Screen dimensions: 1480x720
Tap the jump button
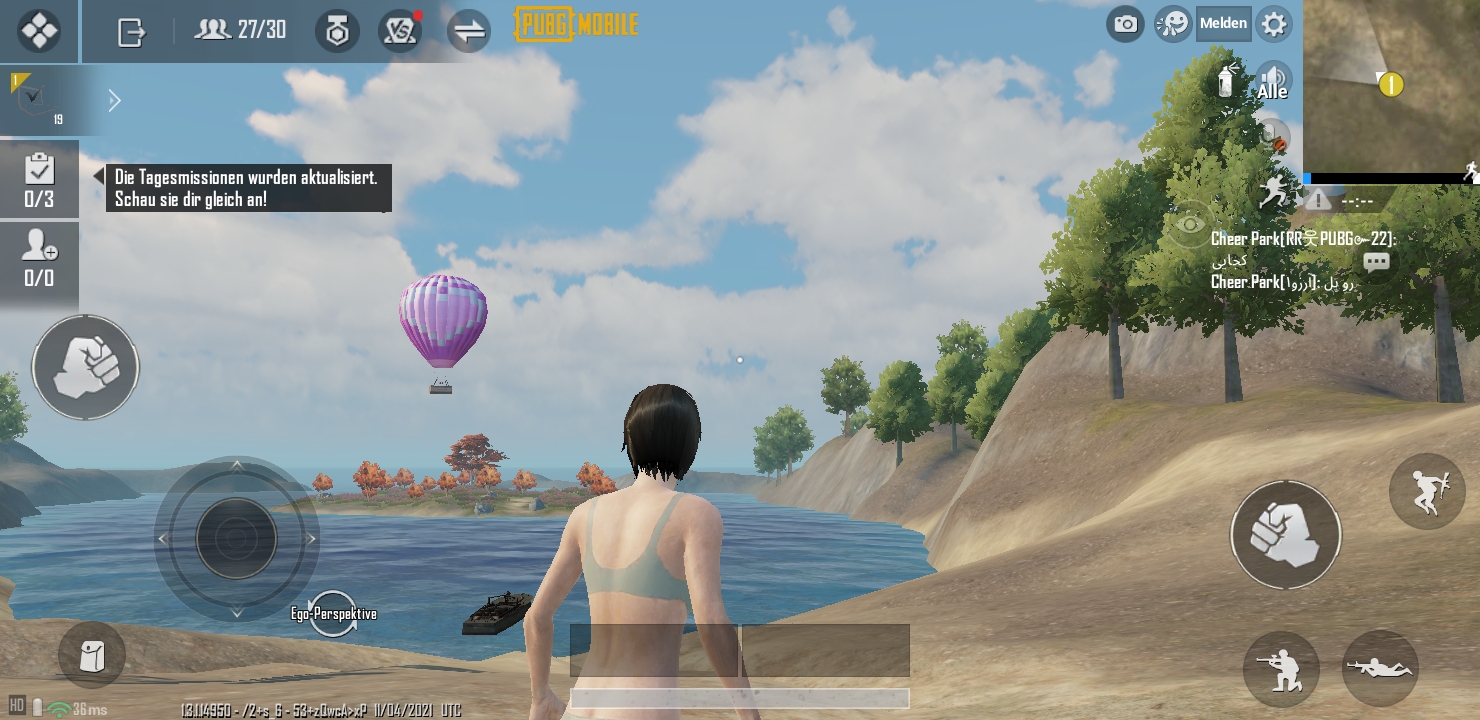pyautogui.click(x=1427, y=490)
